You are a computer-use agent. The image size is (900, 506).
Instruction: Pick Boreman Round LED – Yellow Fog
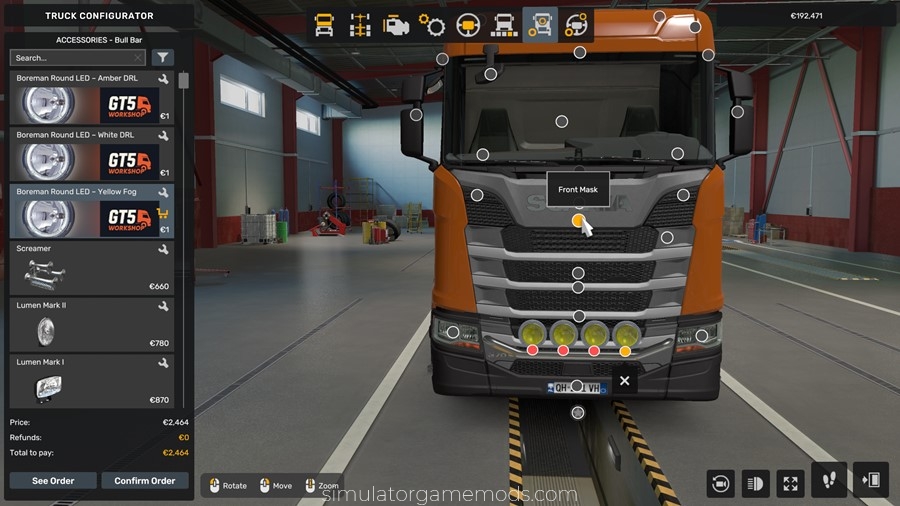[90, 210]
